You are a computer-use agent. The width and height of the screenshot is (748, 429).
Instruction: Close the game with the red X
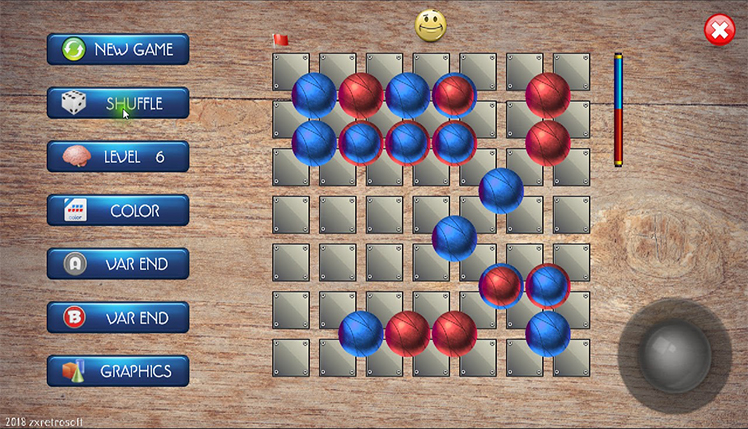pos(719,30)
